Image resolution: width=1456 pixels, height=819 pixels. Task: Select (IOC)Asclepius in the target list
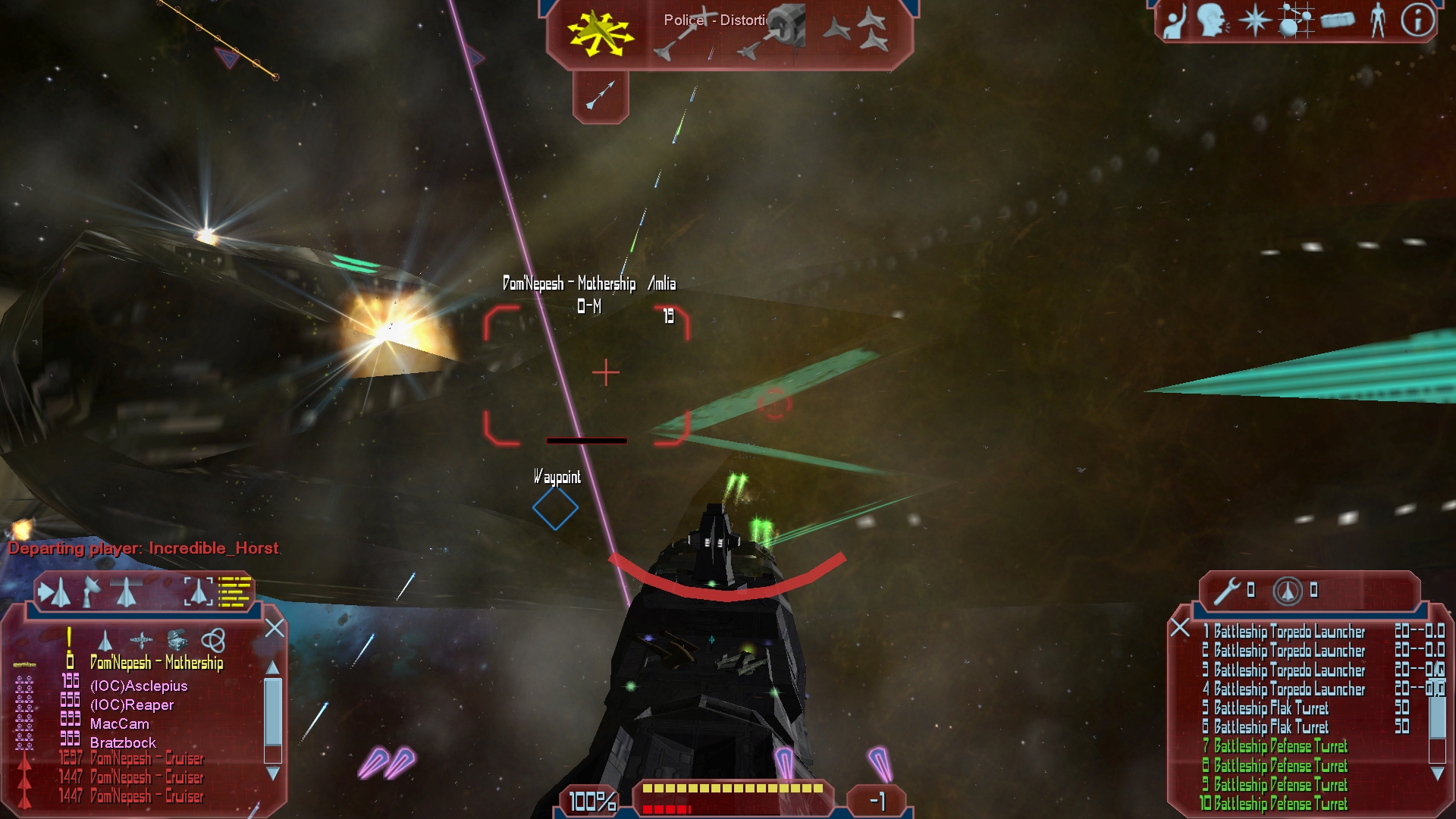click(x=139, y=686)
